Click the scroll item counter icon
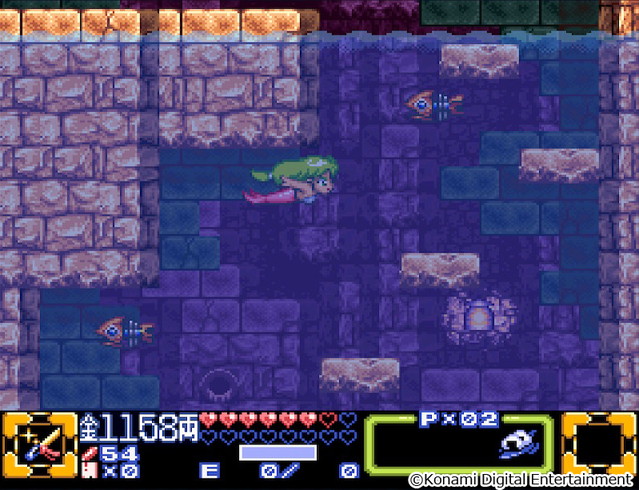 (89, 469)
